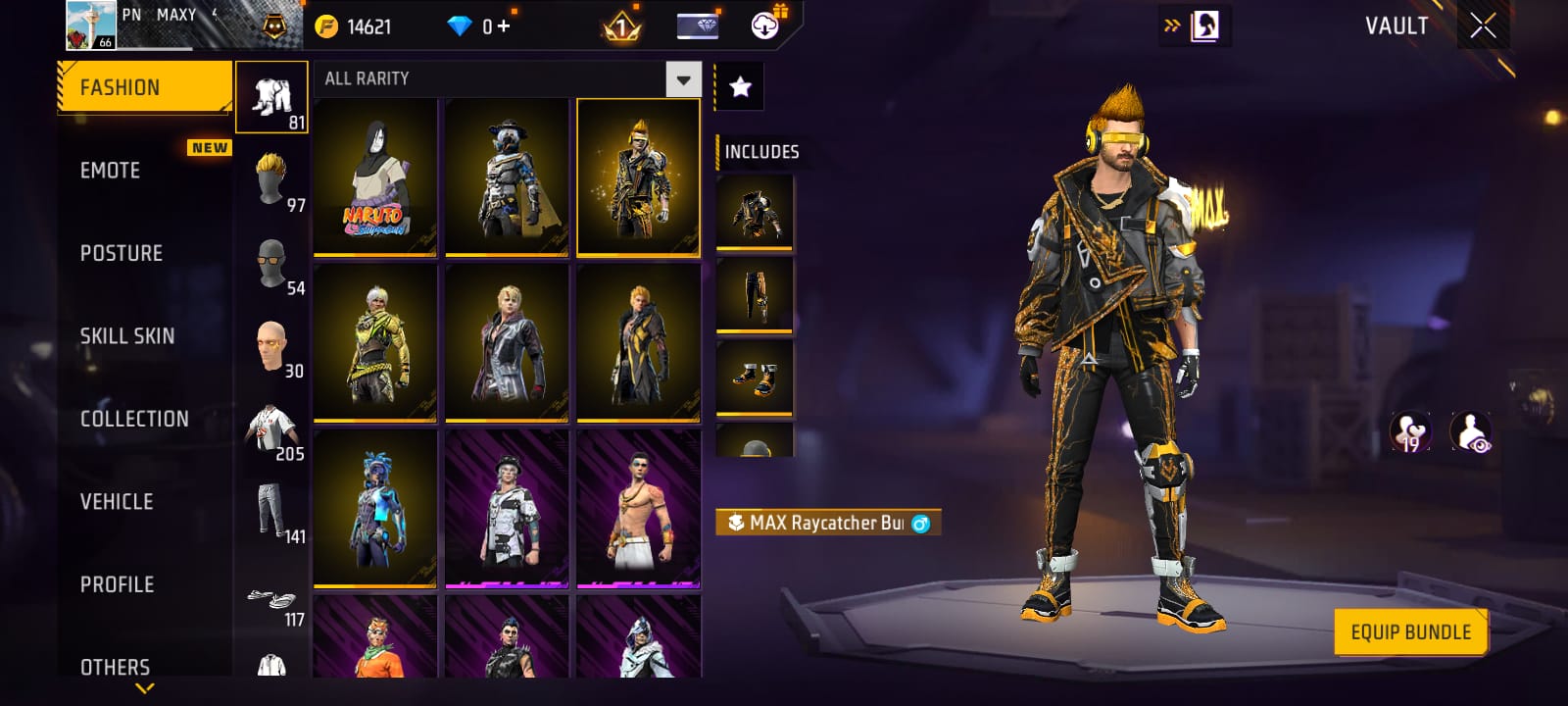Open the Emote category
The width and height of the screenshot is (1568, 706).
pyautogui.click(x=111, y=171)
